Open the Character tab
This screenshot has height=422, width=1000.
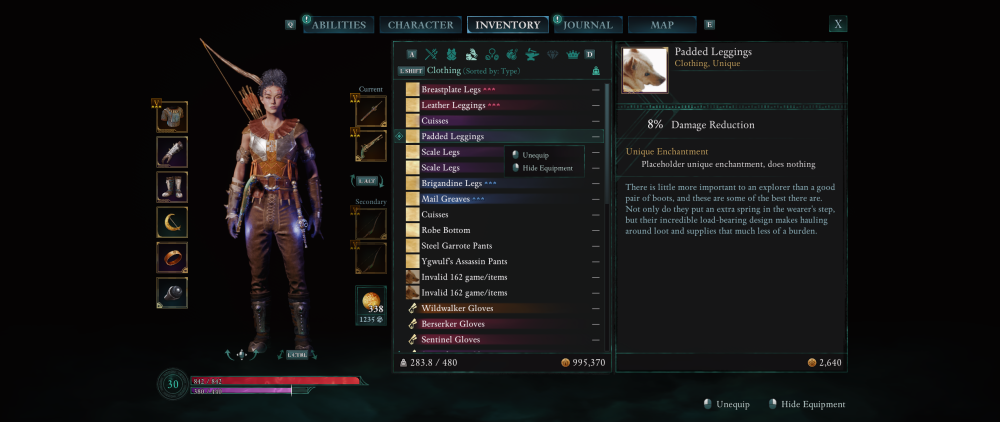pos(420,25)
